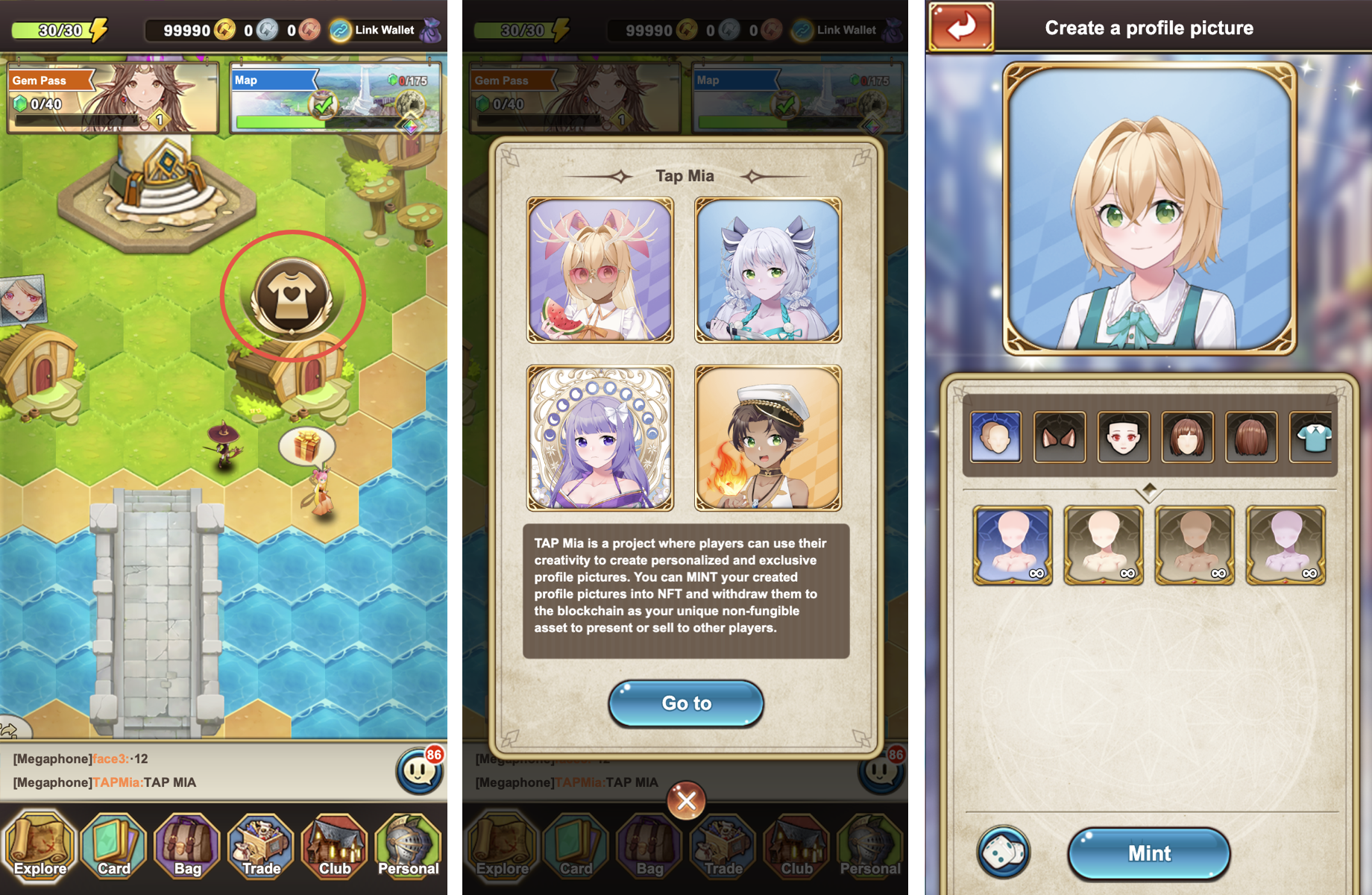Click the Go to button
This screenshot has height=895, width=1372.
click(686, 703)
